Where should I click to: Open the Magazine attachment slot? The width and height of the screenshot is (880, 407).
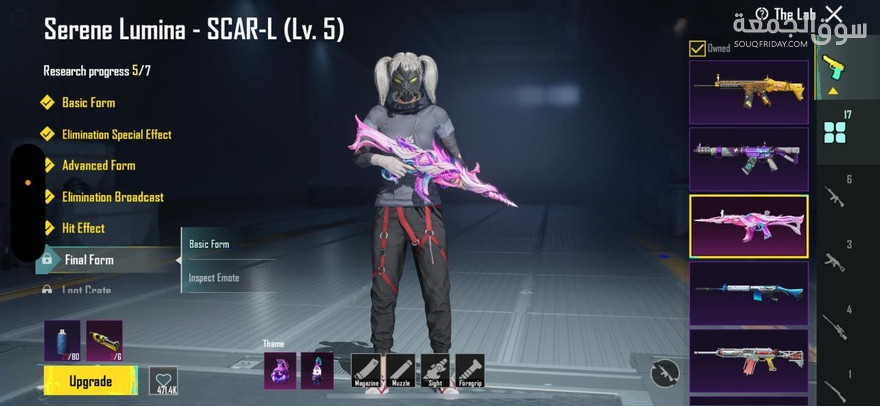pyautogui.click(x=367, y=370)
